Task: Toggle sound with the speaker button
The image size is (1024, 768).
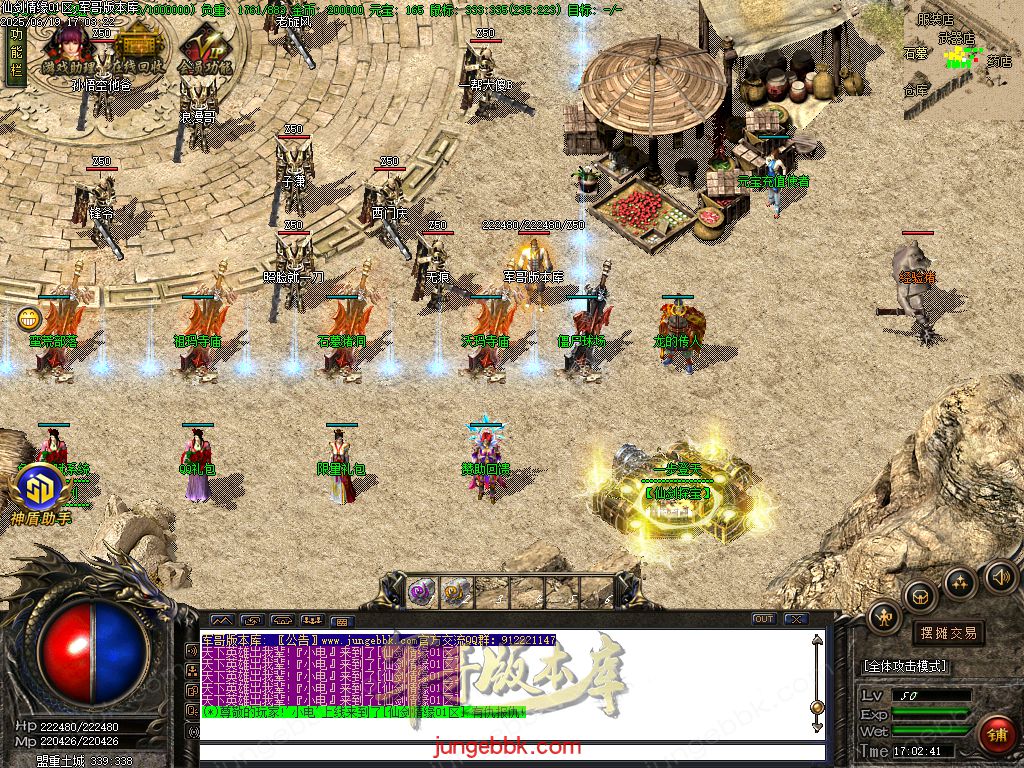Action: (x=1000, y=577)
